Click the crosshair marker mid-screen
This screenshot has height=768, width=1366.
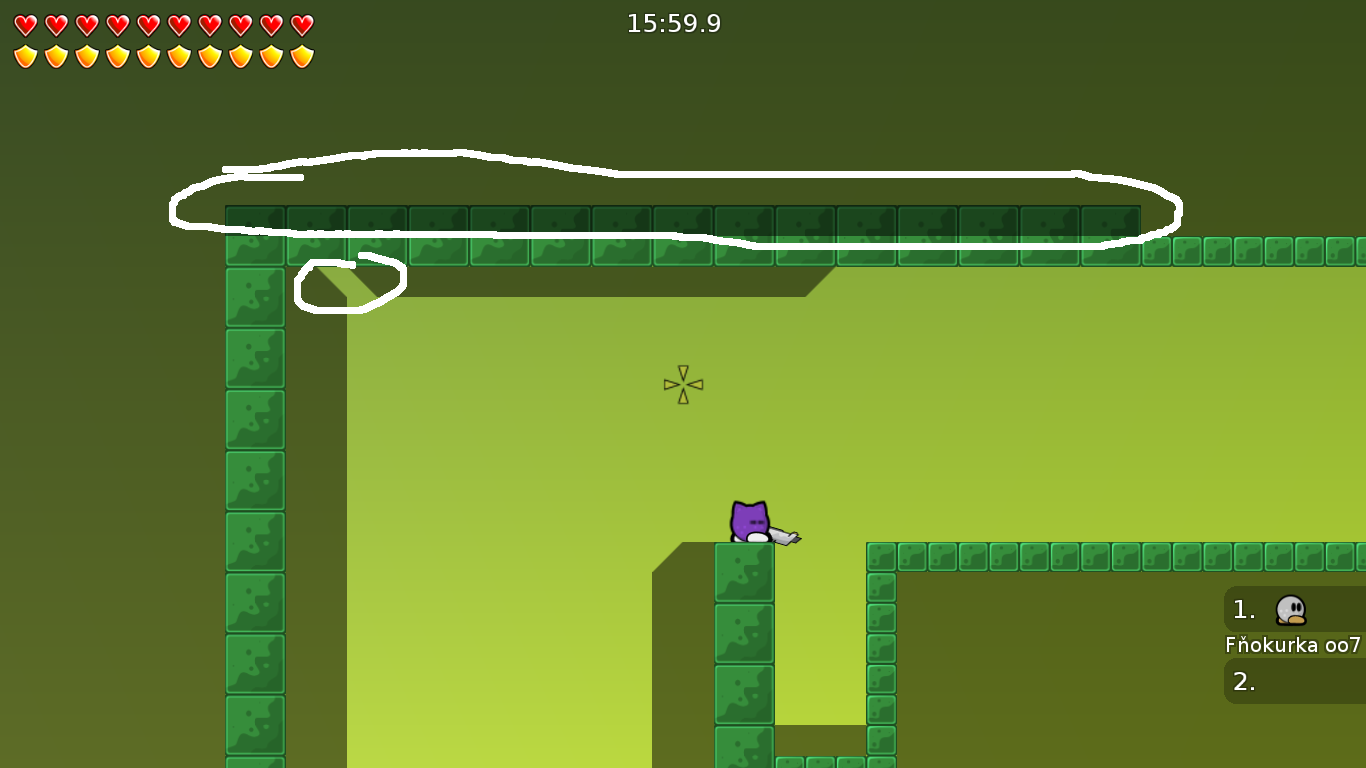pos(681,385)
